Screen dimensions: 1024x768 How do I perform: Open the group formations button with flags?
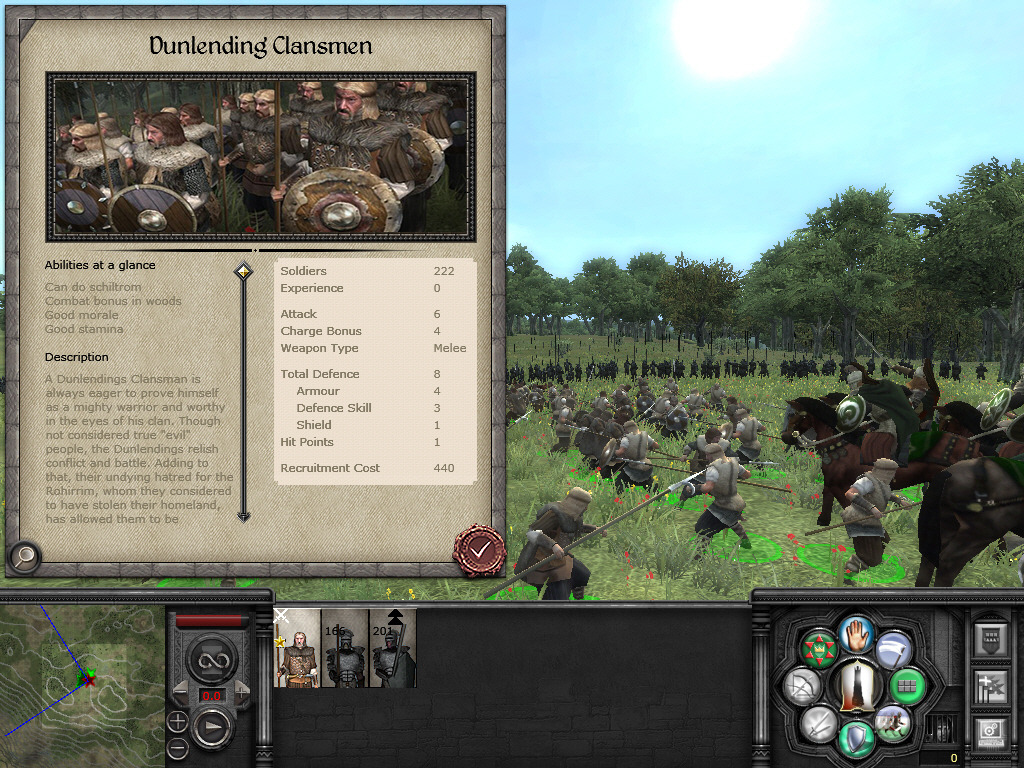click(988, 686)
